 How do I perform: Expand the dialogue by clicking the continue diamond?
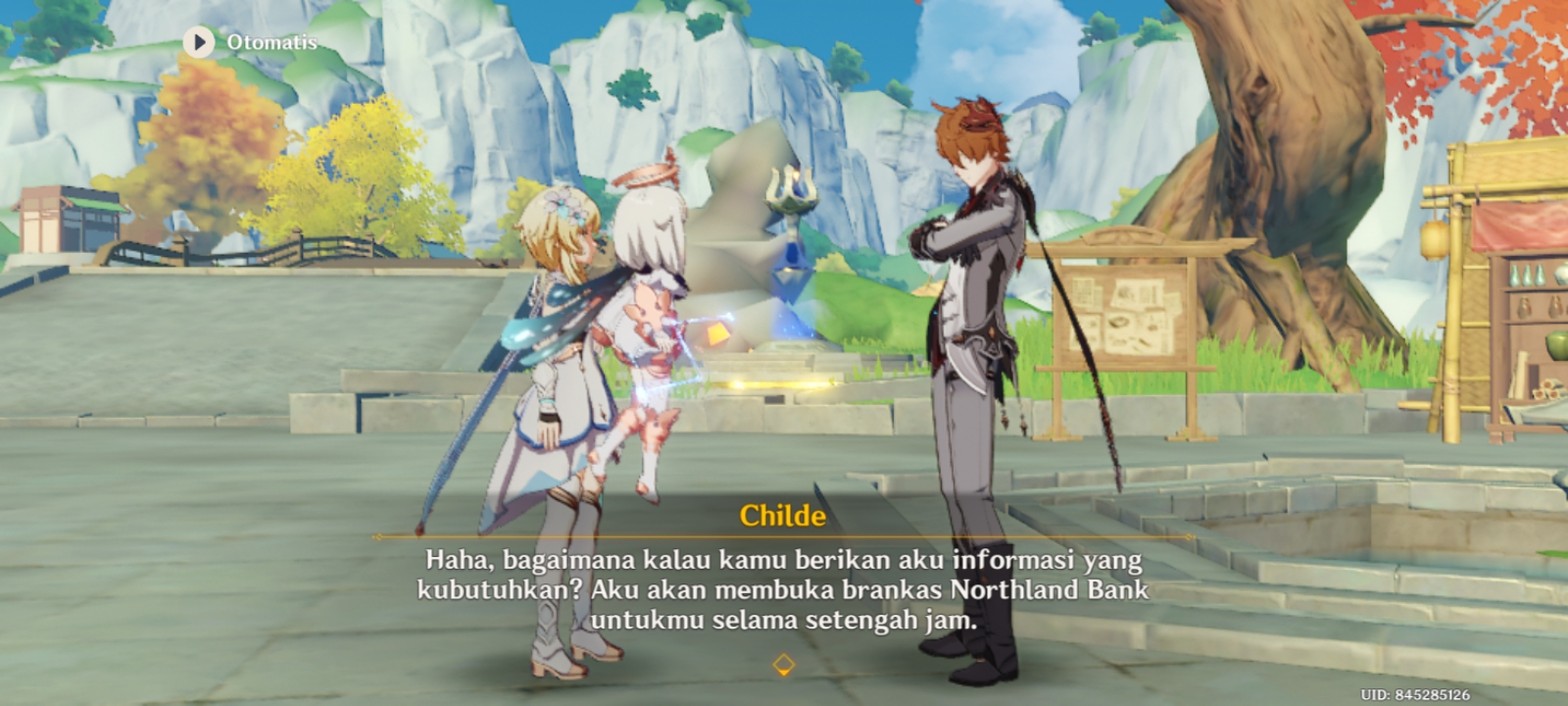(783, 663)
